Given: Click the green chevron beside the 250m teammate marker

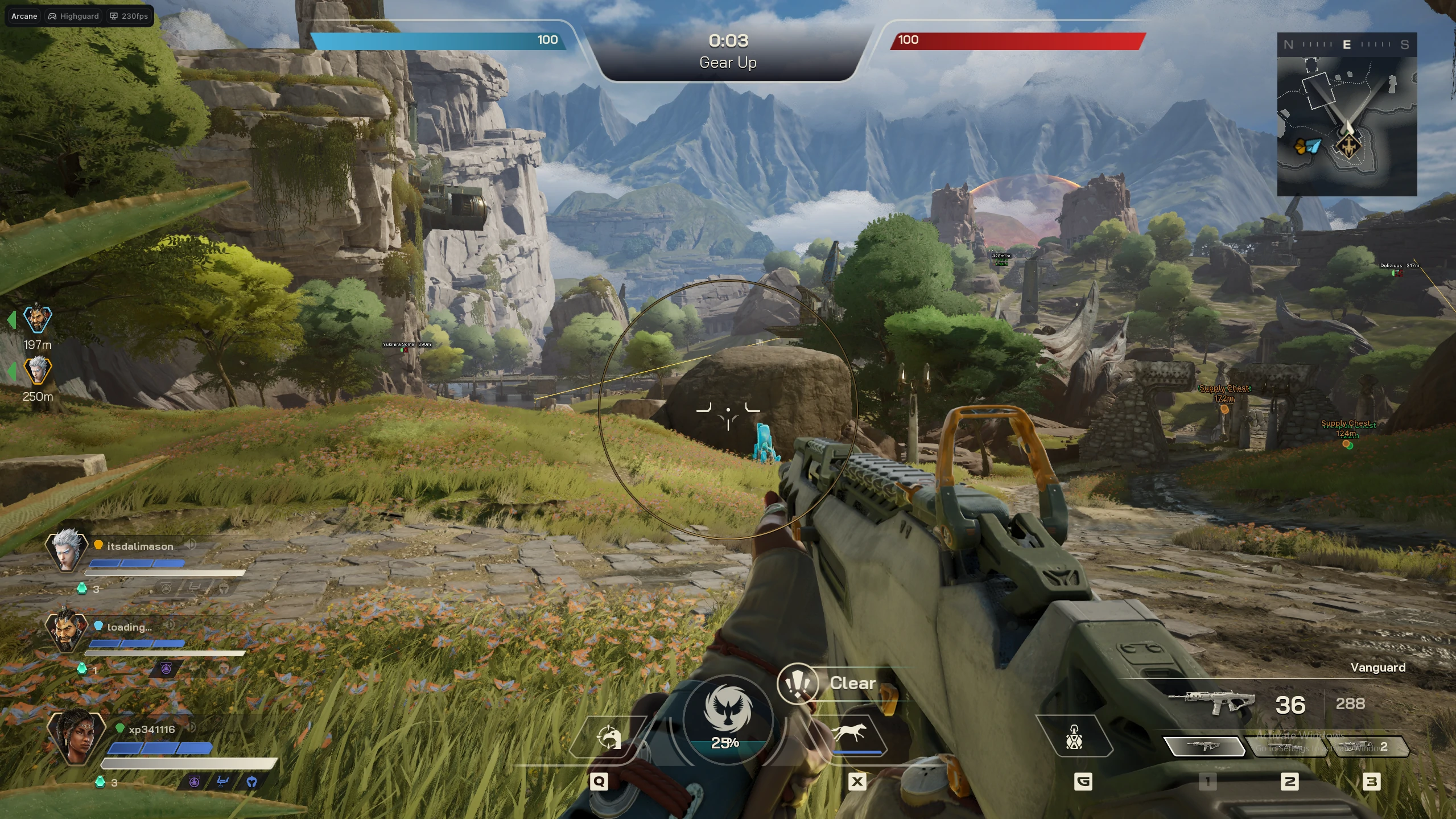Looking at the screenshot, I should (x=11, y=372).
